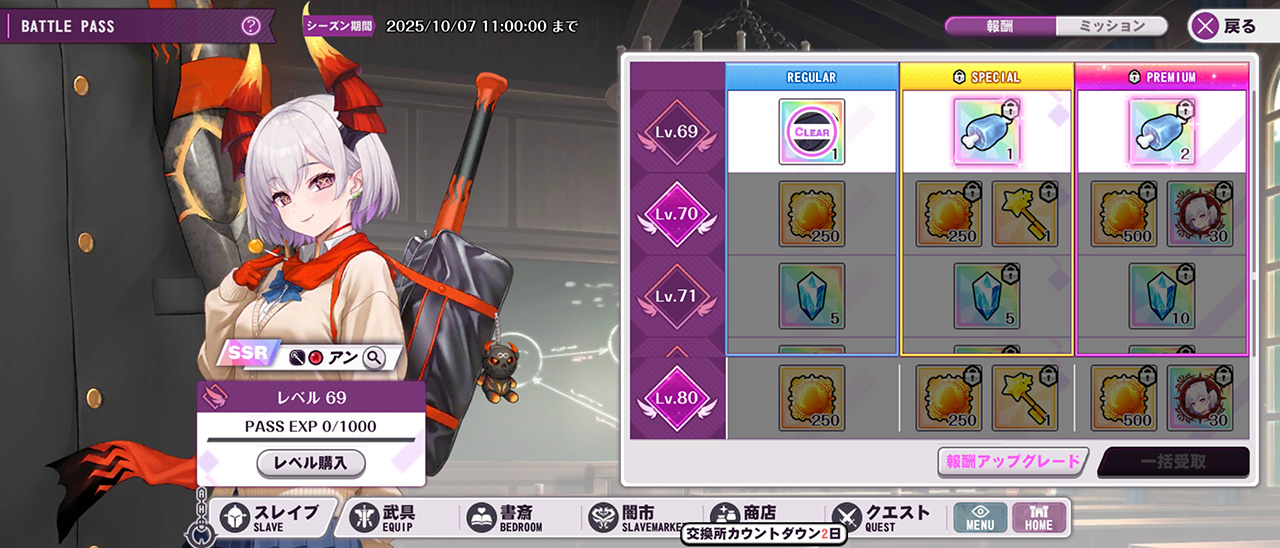Toggle the MENU eye button
This screenshot has height=548, width=1280.
point(979,517)
